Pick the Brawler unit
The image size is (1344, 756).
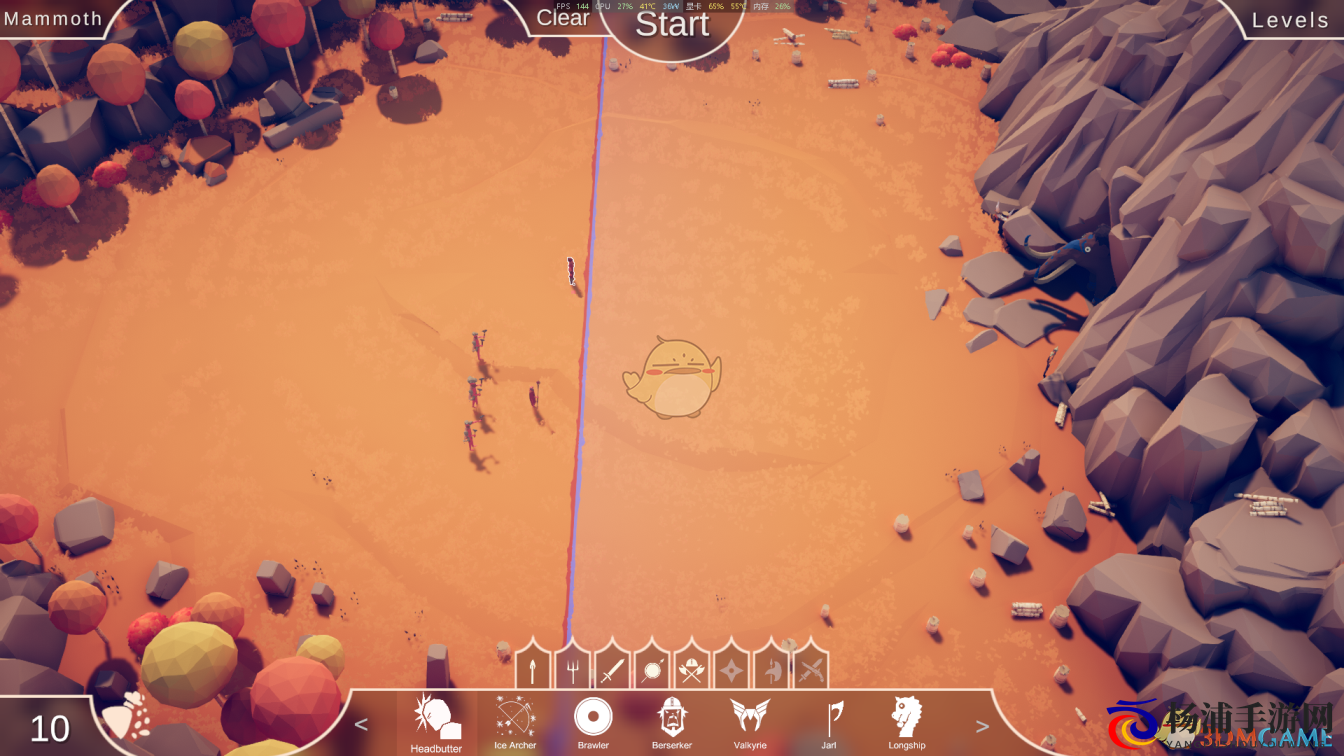click(x=593, y=720)
